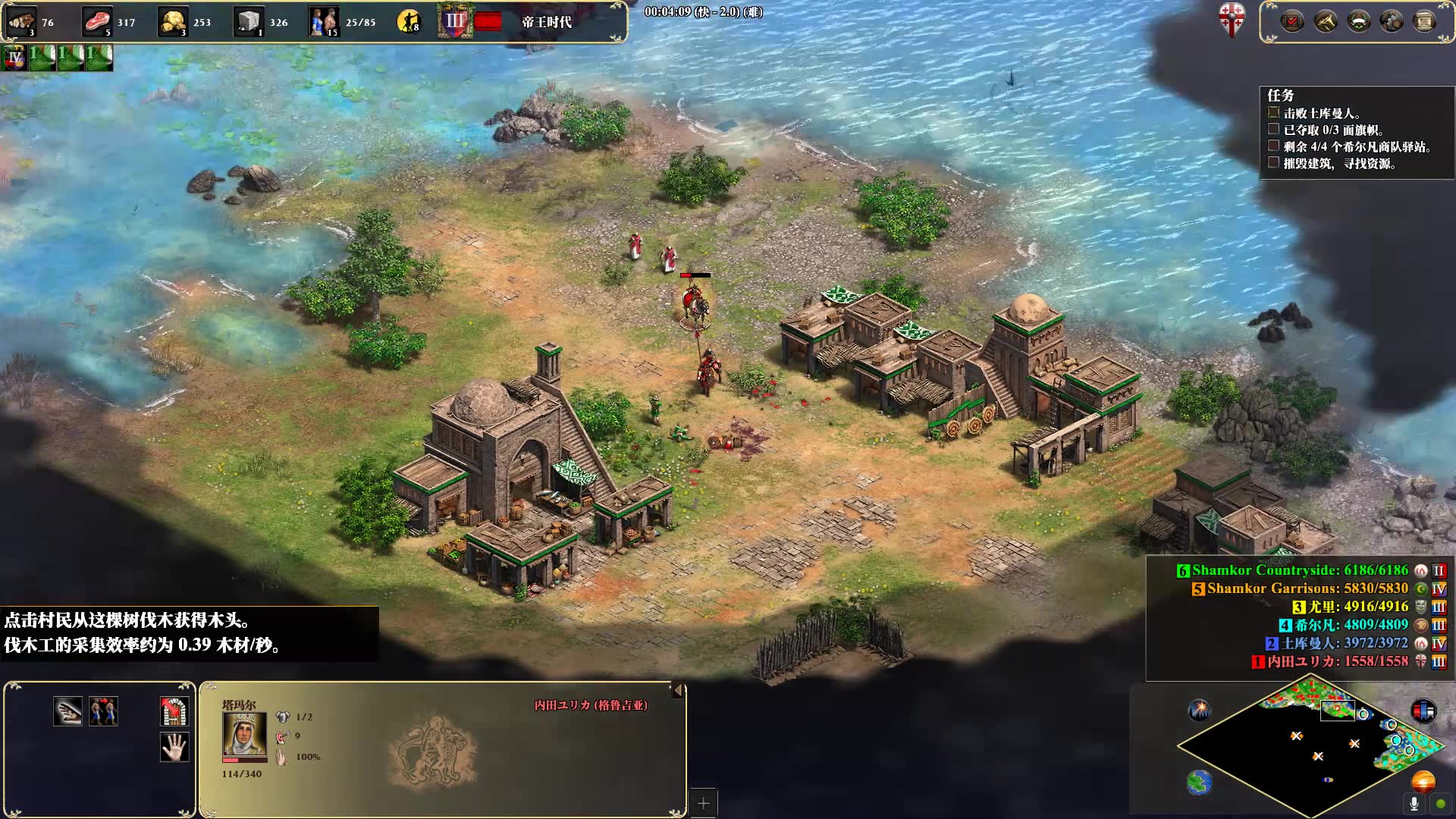Select the idle villager icon in resource bar
The image size is (1456, 819).
coord(409,21)
